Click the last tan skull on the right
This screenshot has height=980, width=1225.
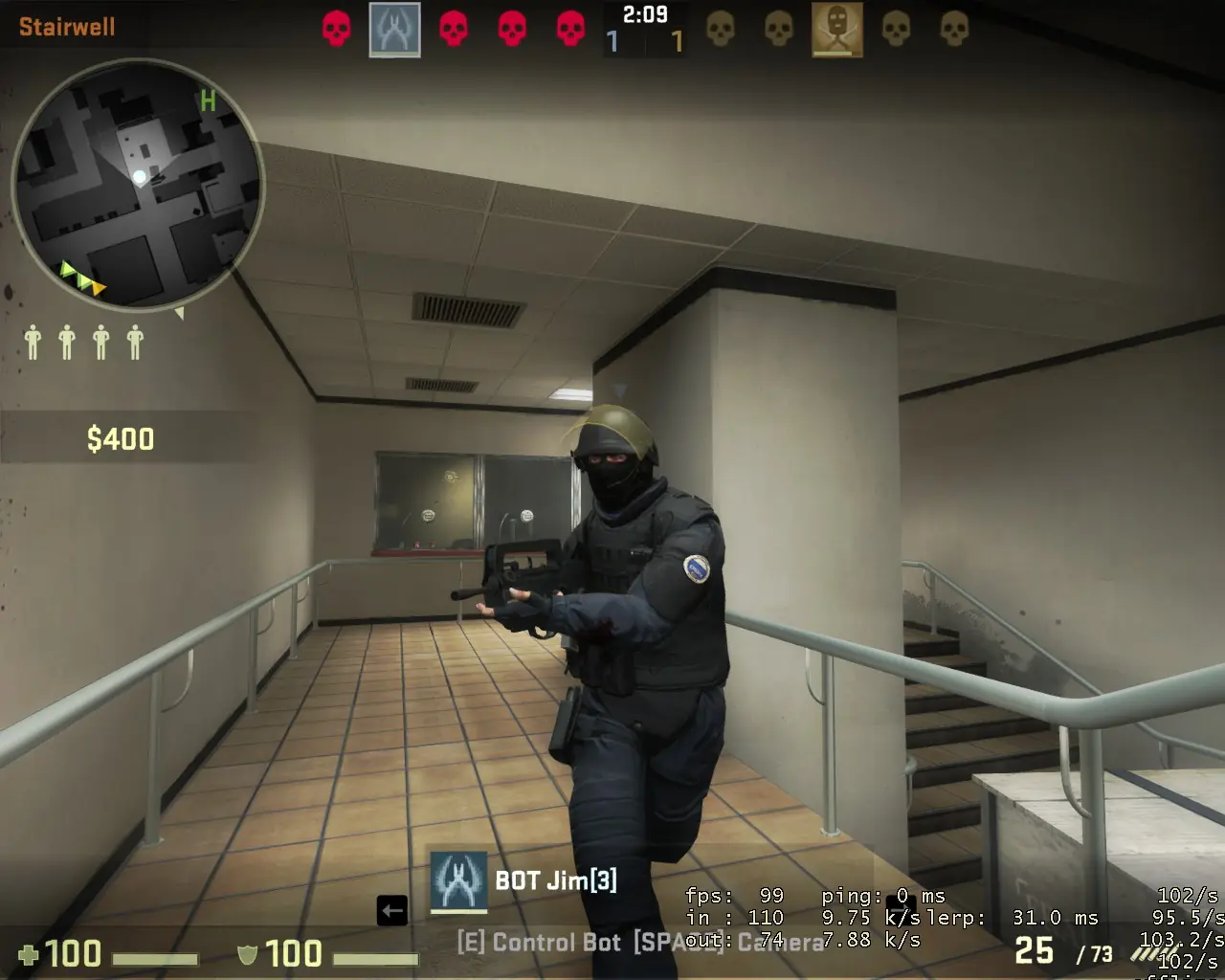[951, 30]
